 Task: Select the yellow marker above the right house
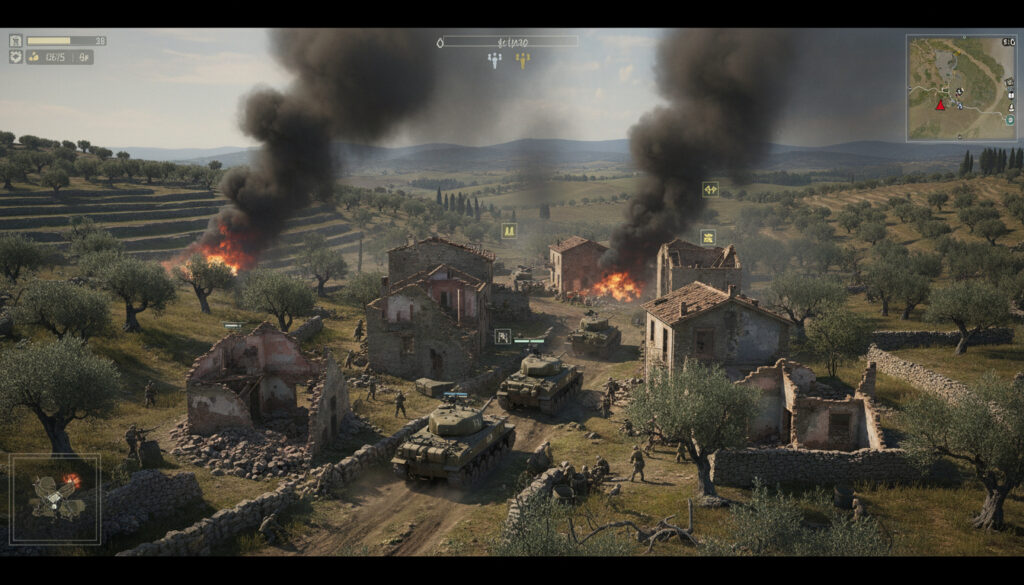[708, 237]
